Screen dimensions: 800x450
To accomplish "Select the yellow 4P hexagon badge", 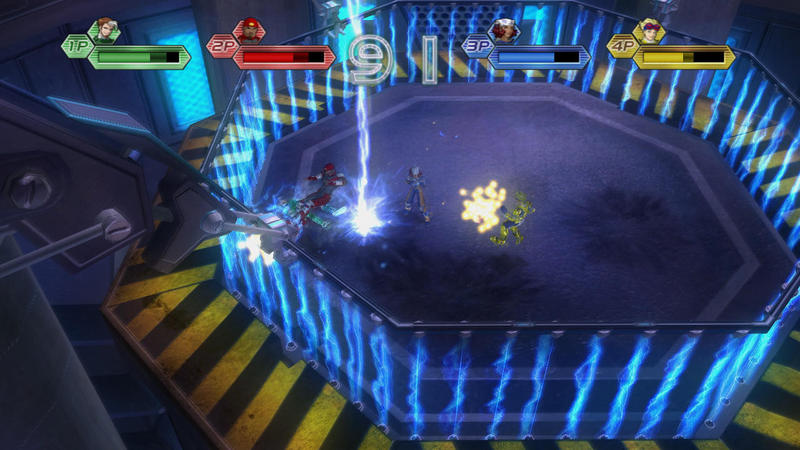I will click(623, 46).
